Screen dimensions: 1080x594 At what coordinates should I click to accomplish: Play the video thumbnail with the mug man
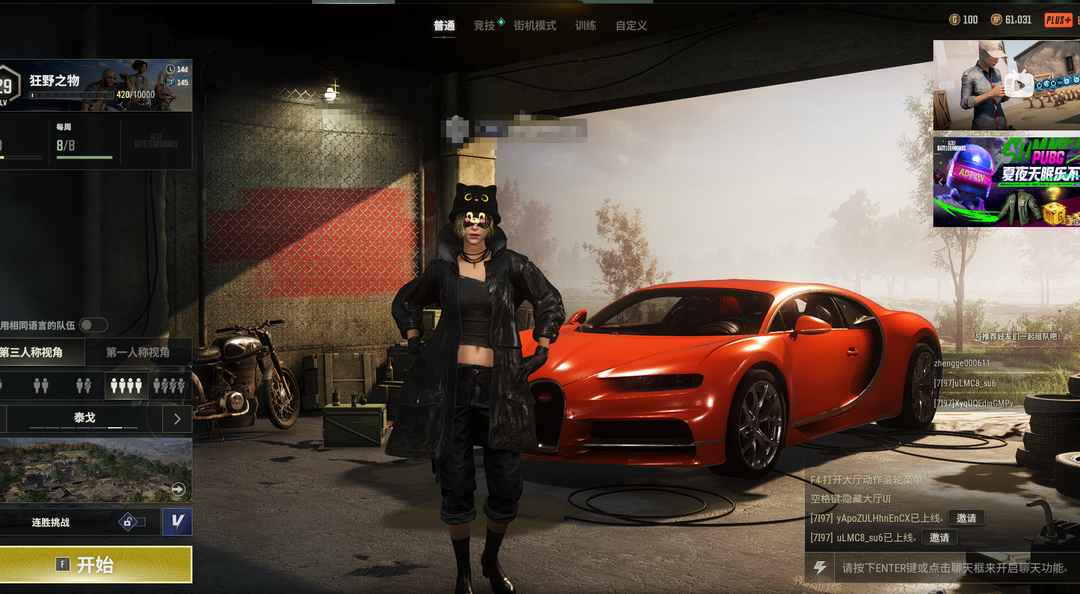[x=1006, y=85]
